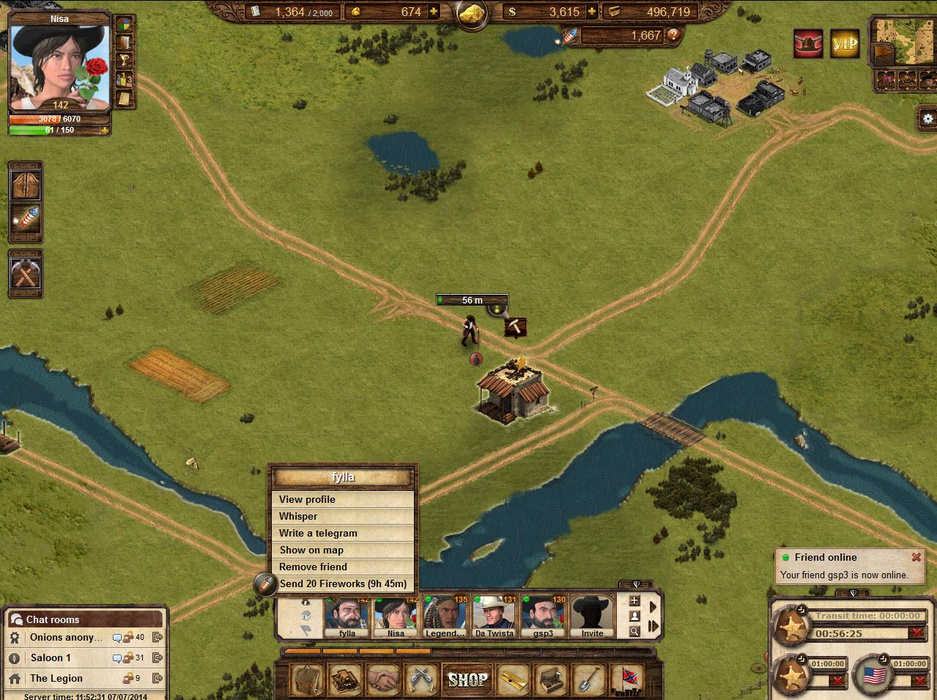Choose Whisper in fylla's menu
937x700 pixels.
(298, 516)
